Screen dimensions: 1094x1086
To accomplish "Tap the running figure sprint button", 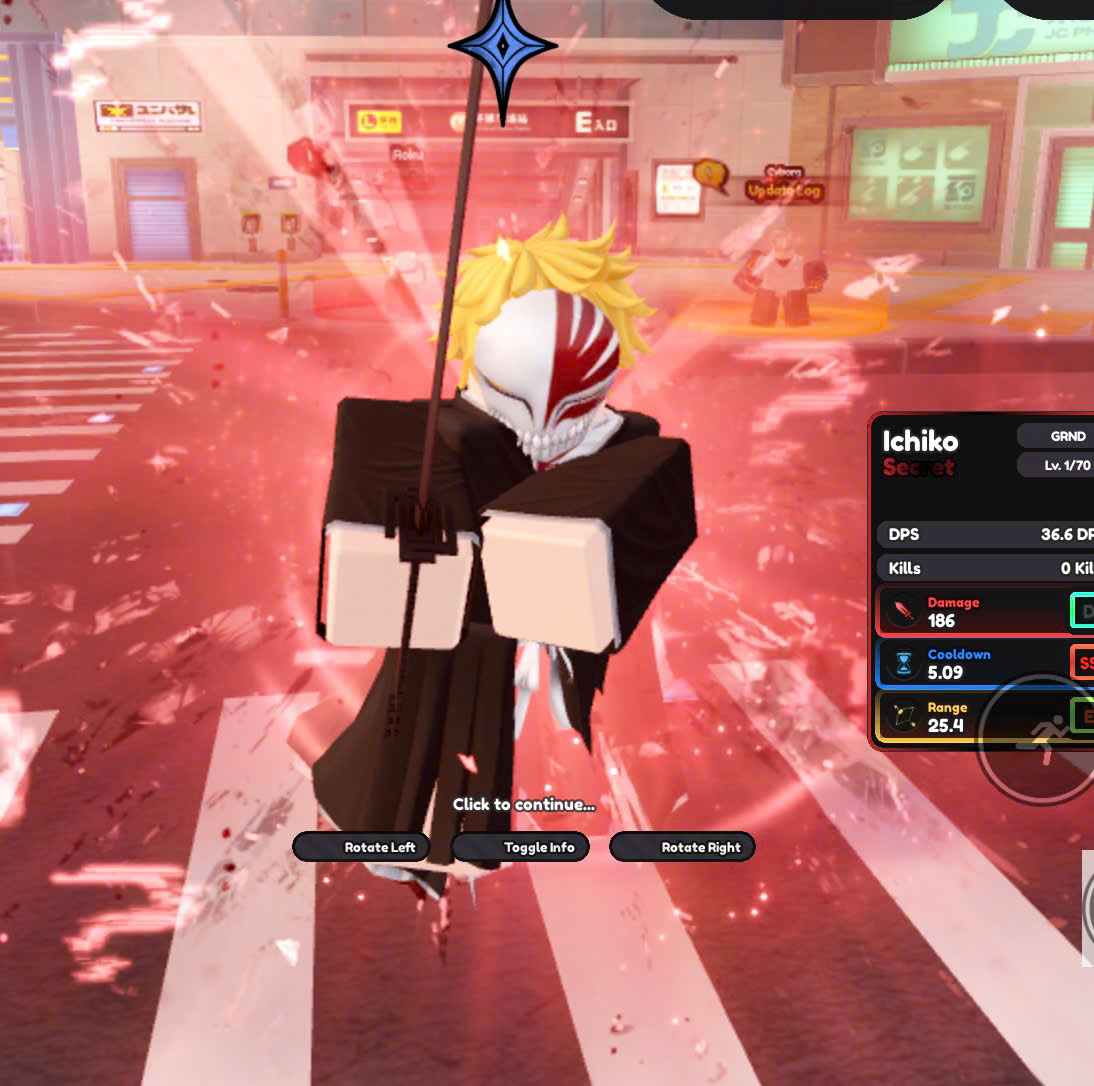I will 1038,741.
